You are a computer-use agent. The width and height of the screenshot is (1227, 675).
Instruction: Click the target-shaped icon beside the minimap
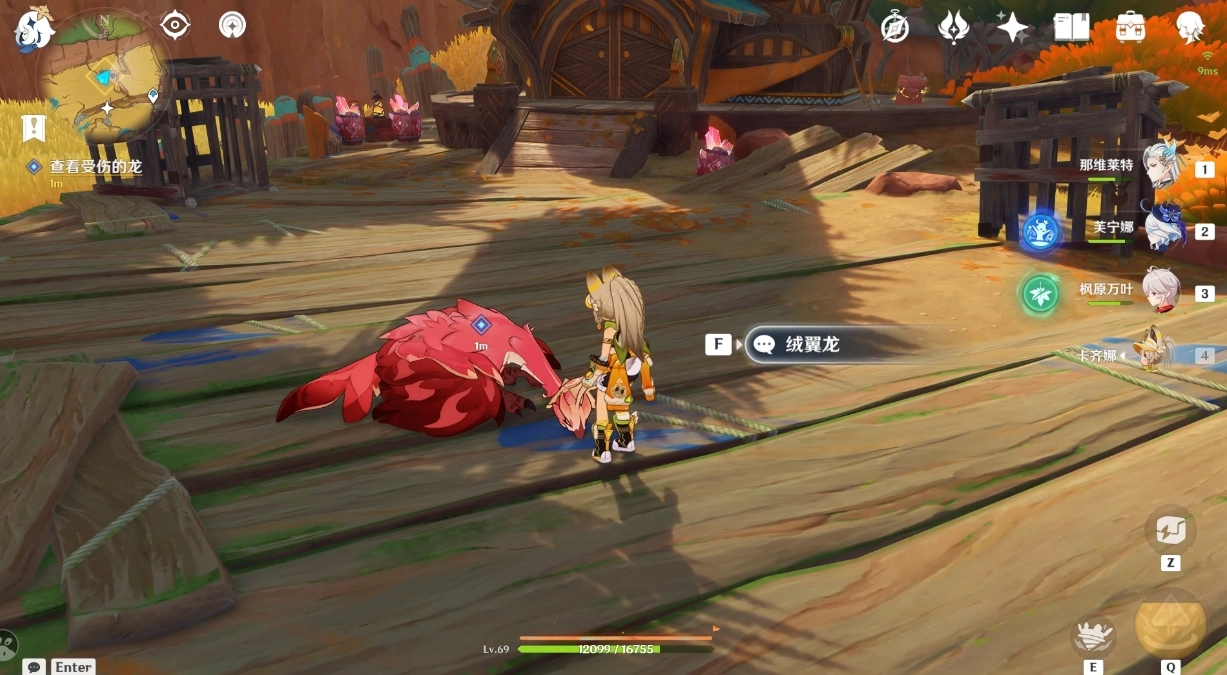click(x=175, y=24)
